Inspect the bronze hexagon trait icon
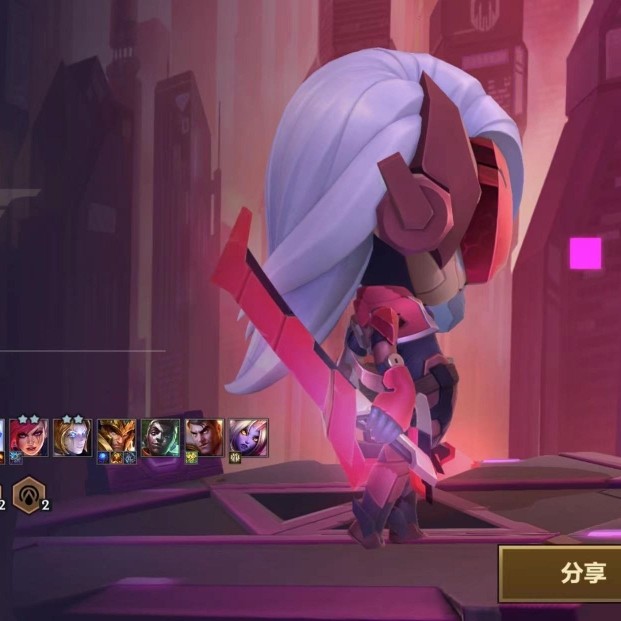This screenshot has width=621, height=621. 27,494
